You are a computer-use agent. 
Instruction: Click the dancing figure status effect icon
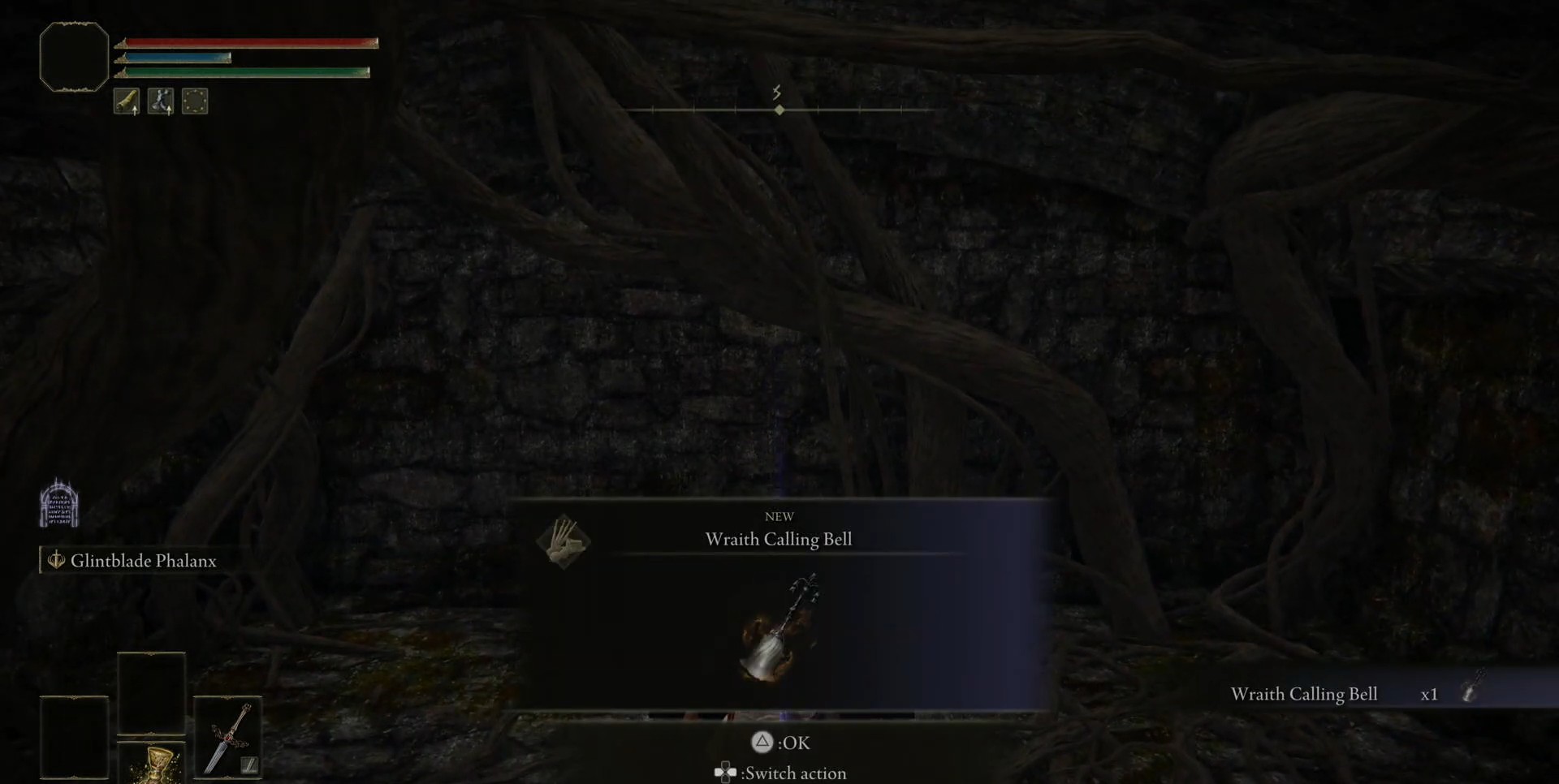[161, 101]
